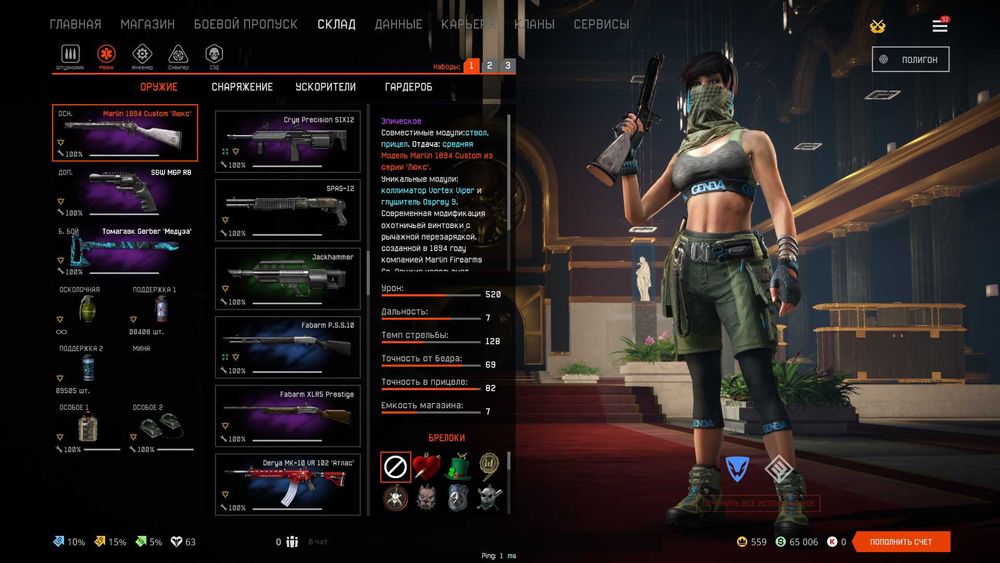
Task: Open the Кланы clans section
Action: tap(534, 24)
